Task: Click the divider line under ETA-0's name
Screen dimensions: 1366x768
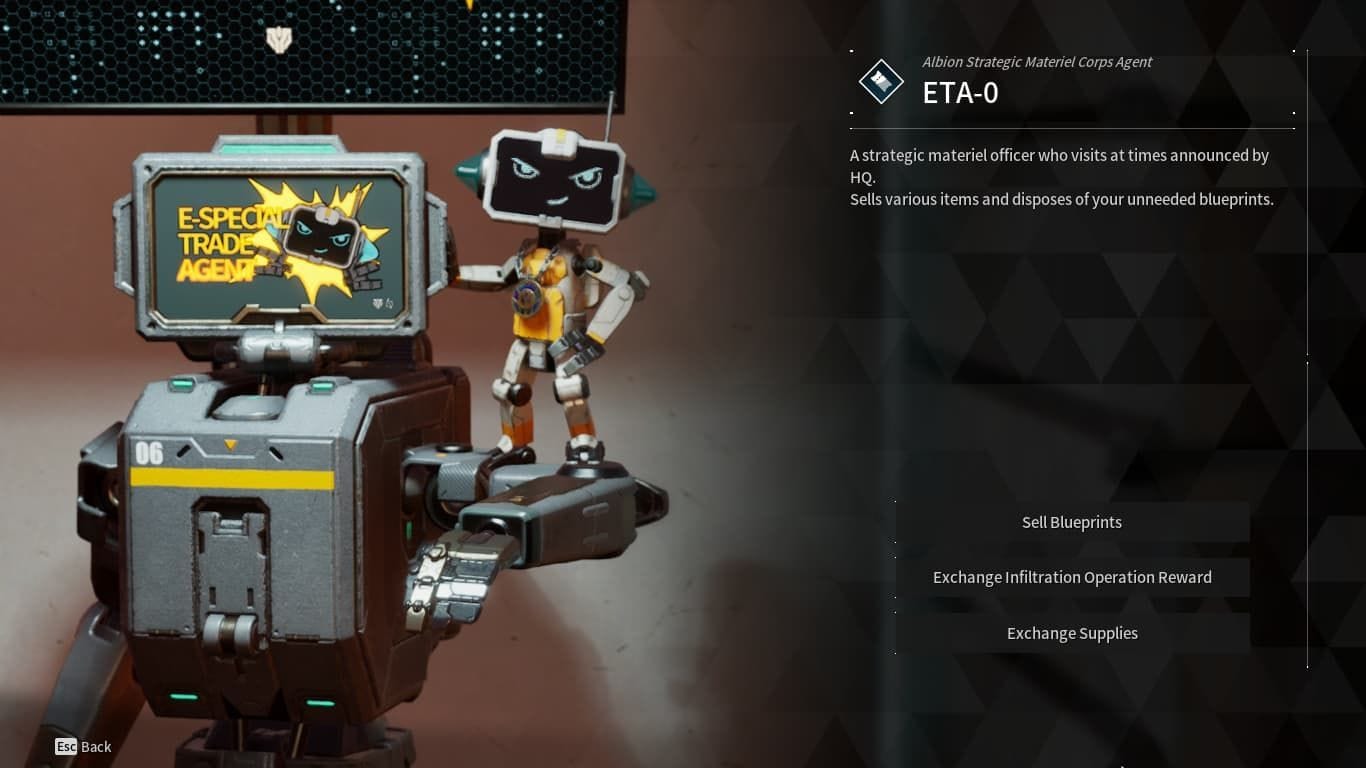Action: tap(1071, 128)
